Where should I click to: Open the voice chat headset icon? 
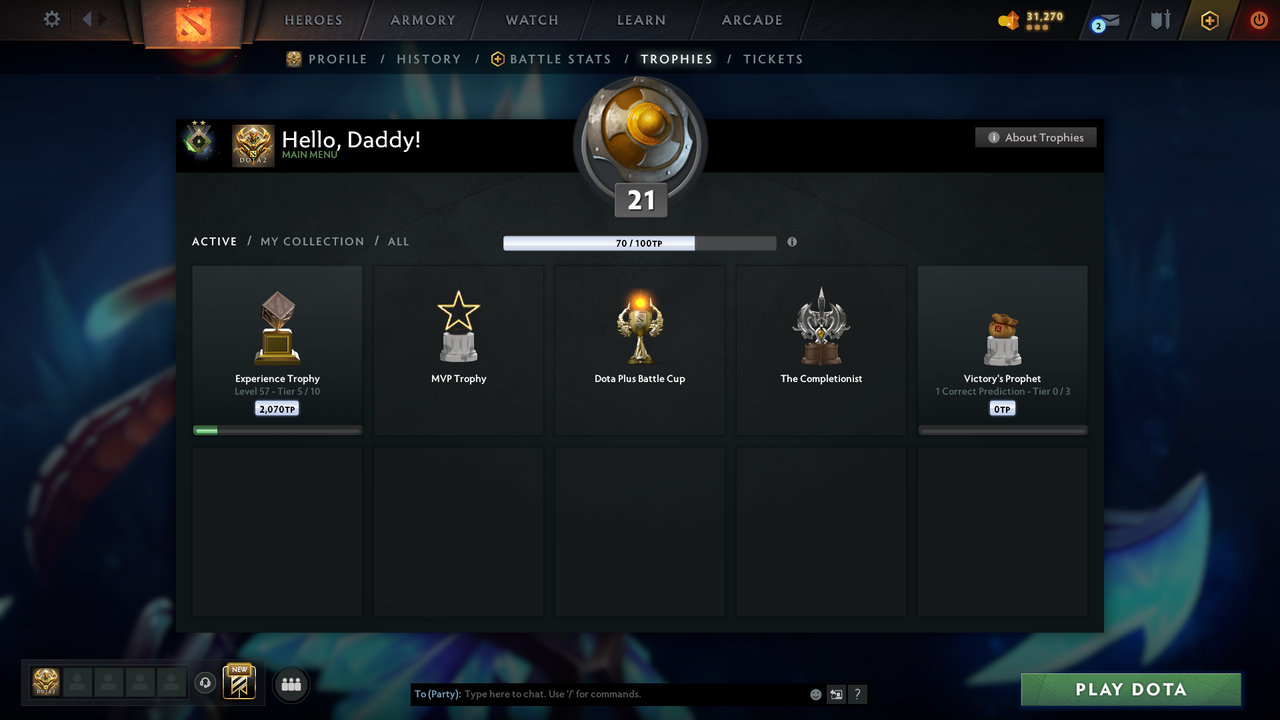pos(206,682)
